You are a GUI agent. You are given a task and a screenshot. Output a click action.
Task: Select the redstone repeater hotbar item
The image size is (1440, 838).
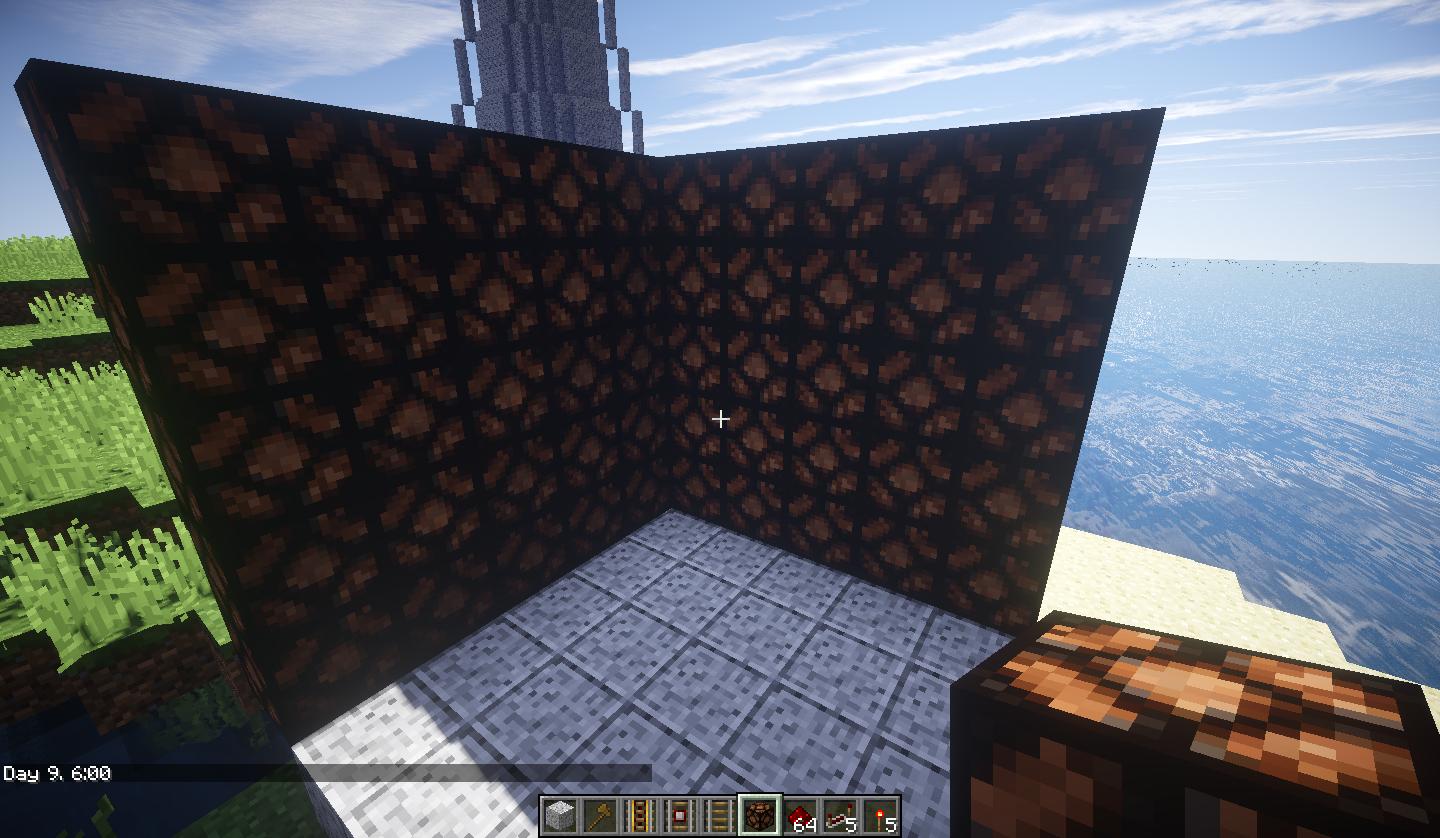tap(840, 814)
